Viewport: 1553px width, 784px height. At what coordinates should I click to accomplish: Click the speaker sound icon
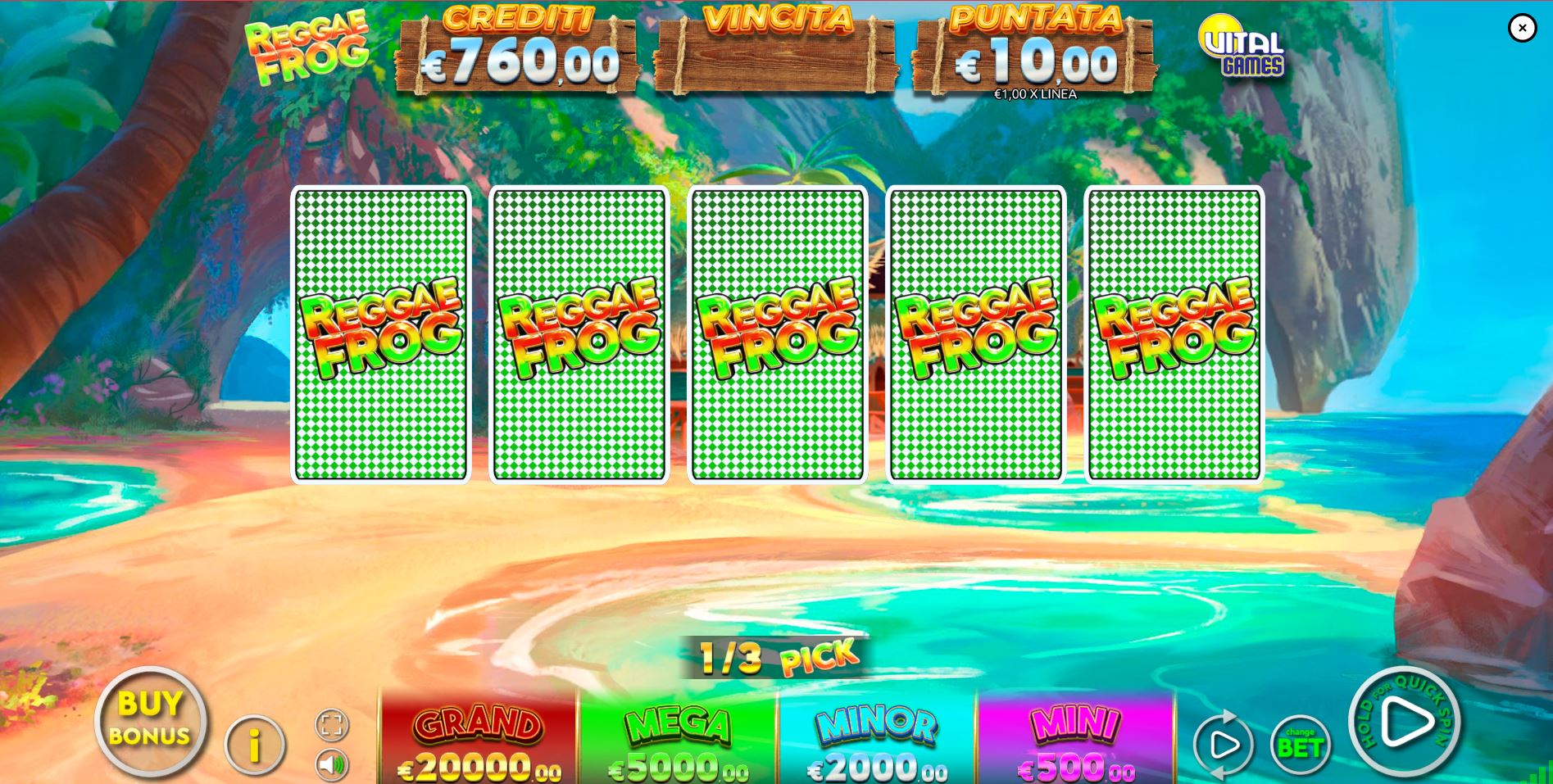point(331,764)
